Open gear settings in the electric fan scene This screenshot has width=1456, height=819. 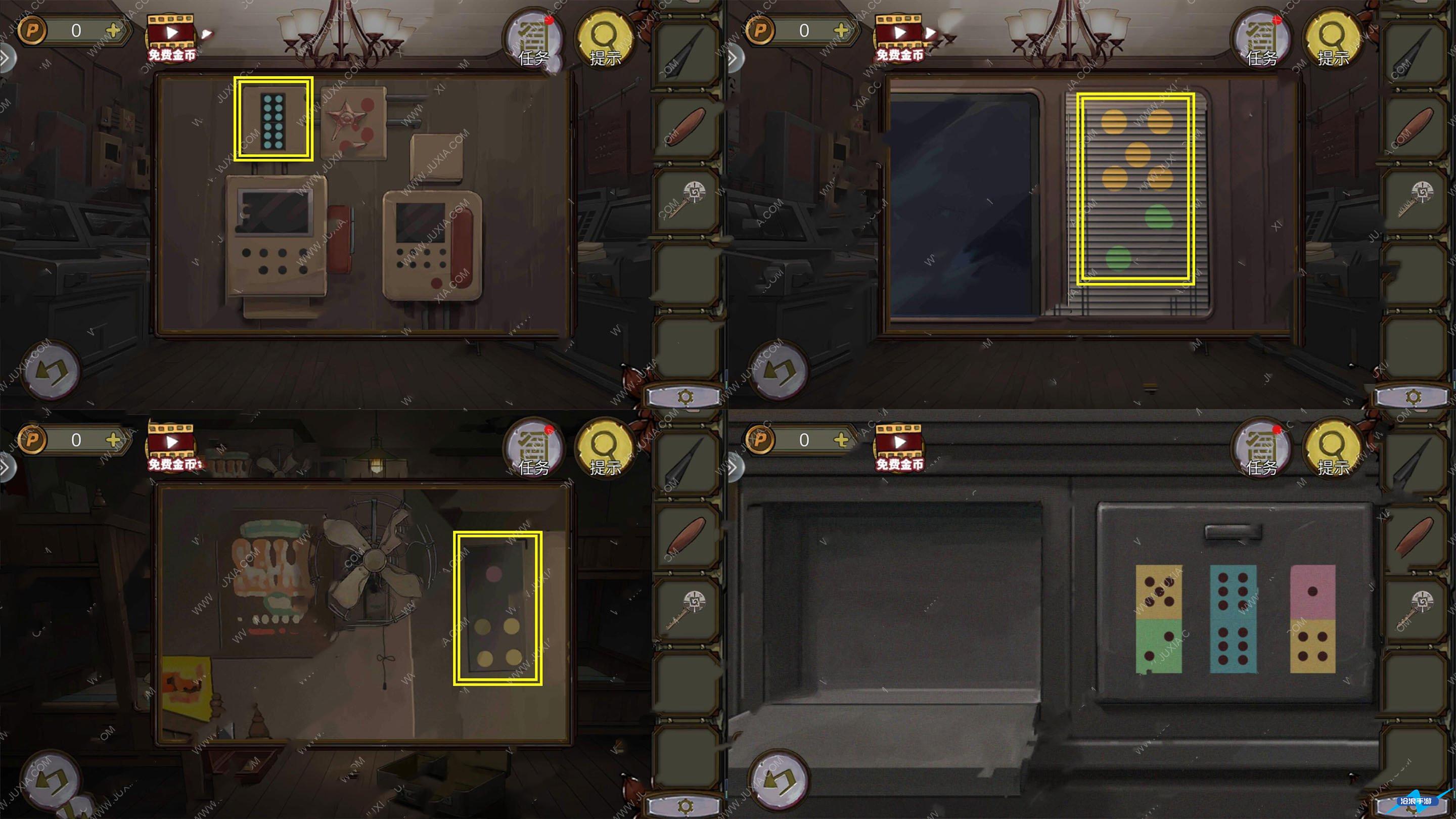[686, 805]
